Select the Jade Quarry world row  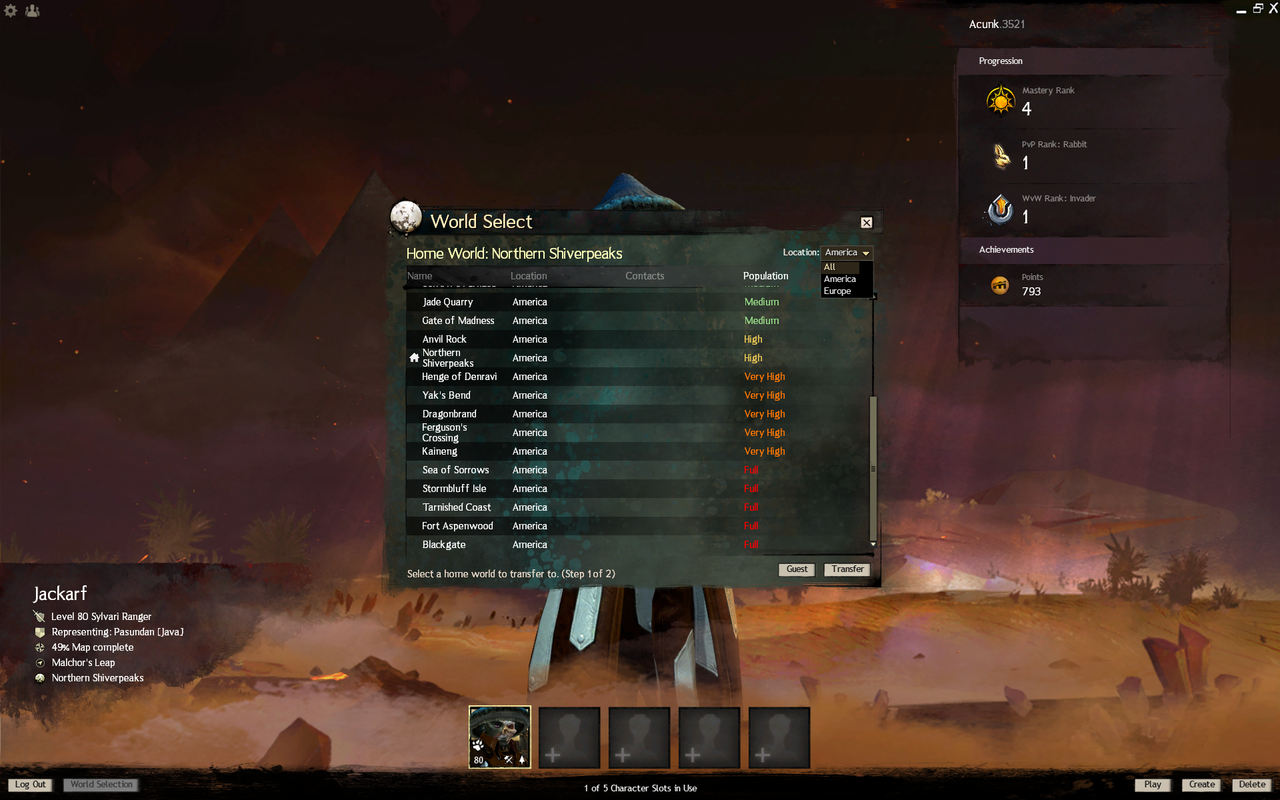[448, 302]
